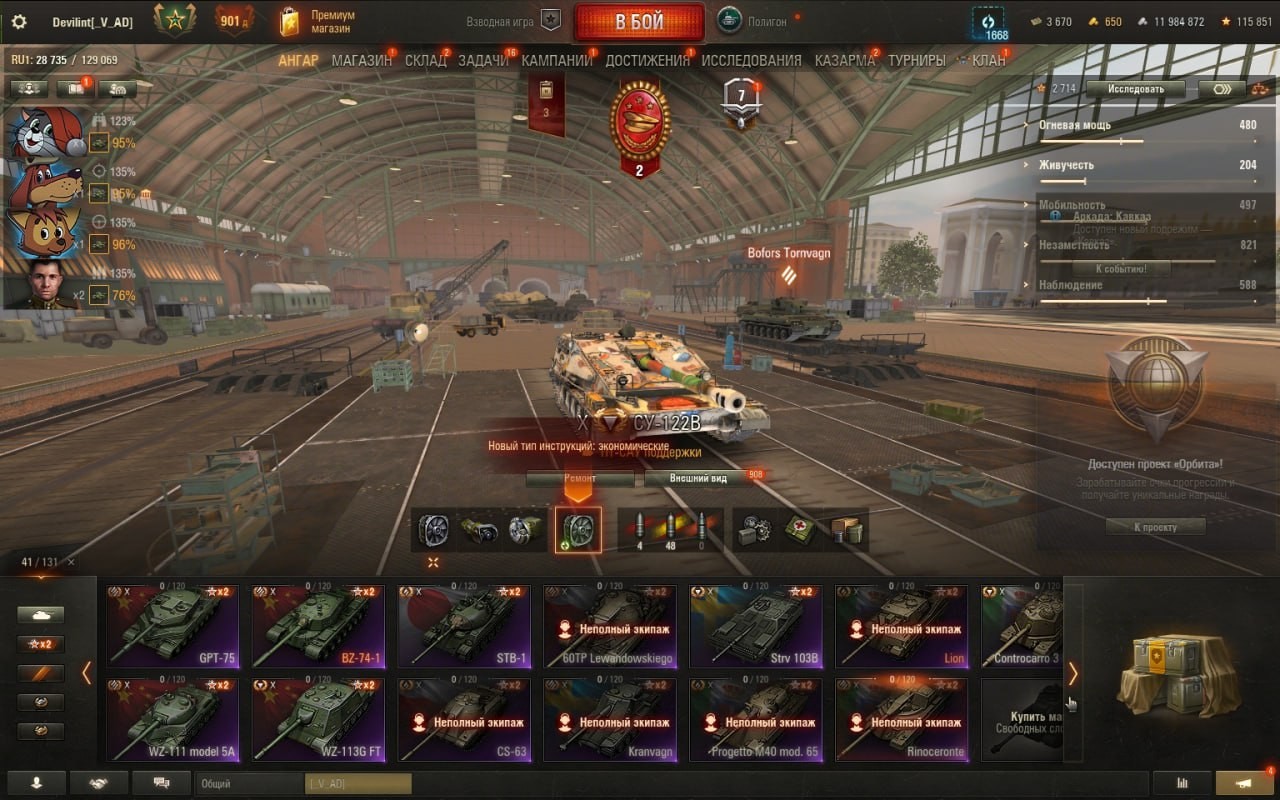Open the settings gear icon
This screenshot has width=1280, height=800.
[19, 22]
